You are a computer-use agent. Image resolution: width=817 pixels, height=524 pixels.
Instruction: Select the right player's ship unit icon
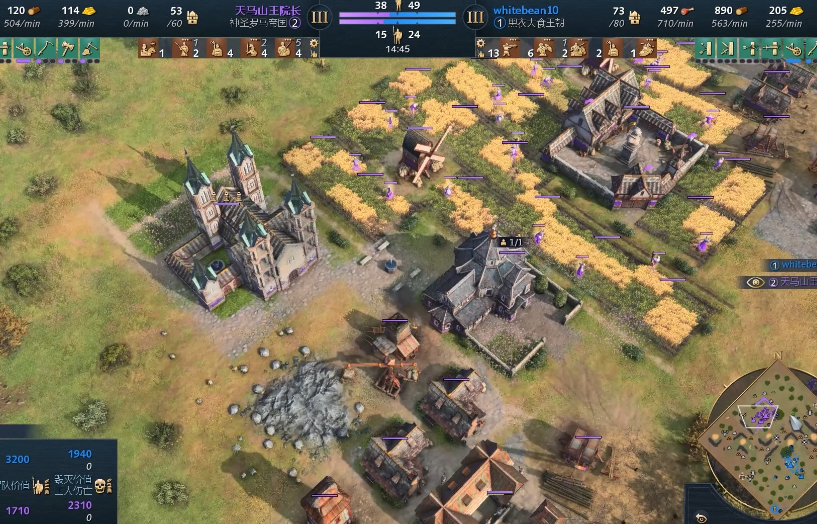647,47
